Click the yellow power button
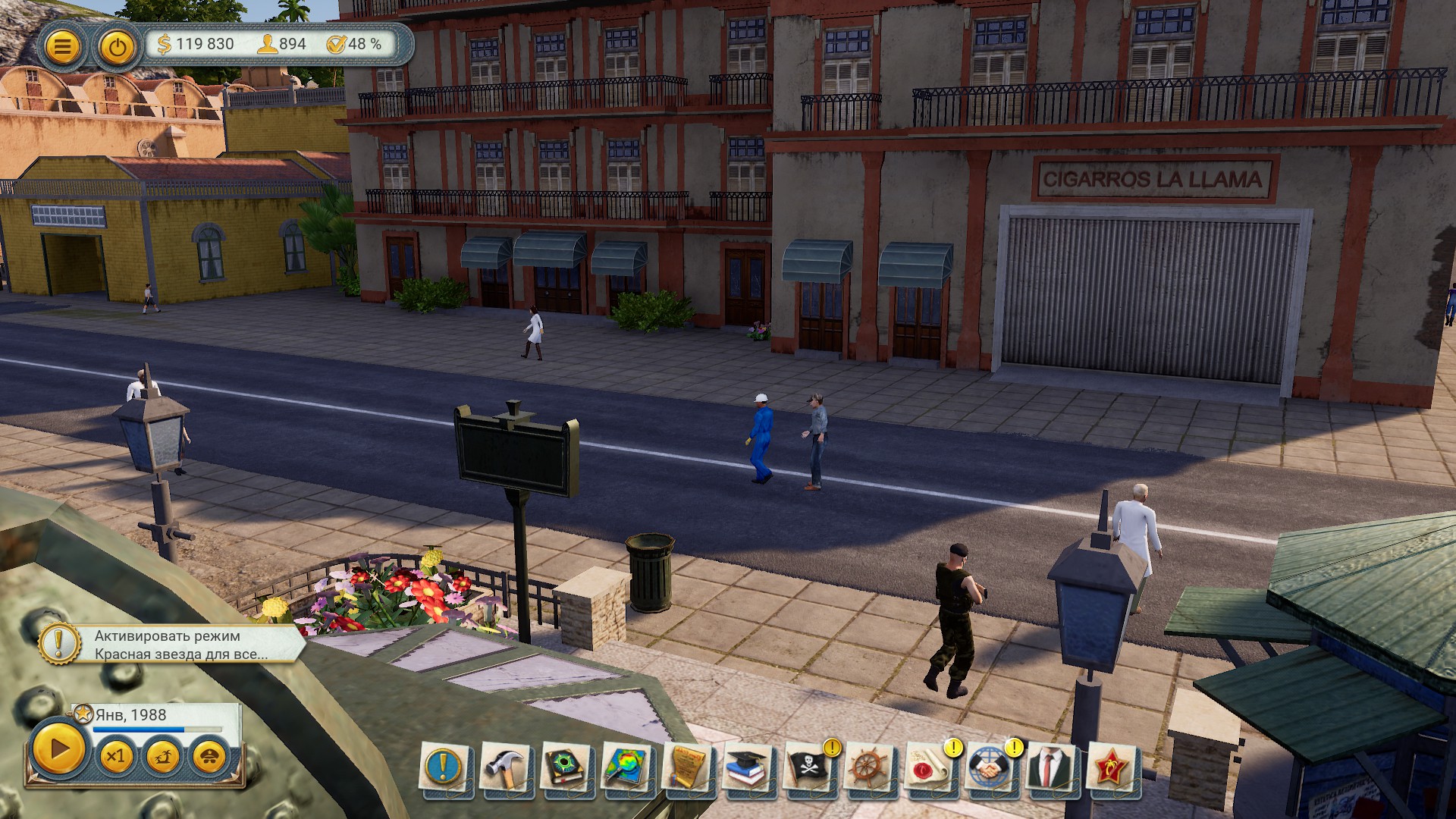The image size is (1456, 819). pos(117,47)
